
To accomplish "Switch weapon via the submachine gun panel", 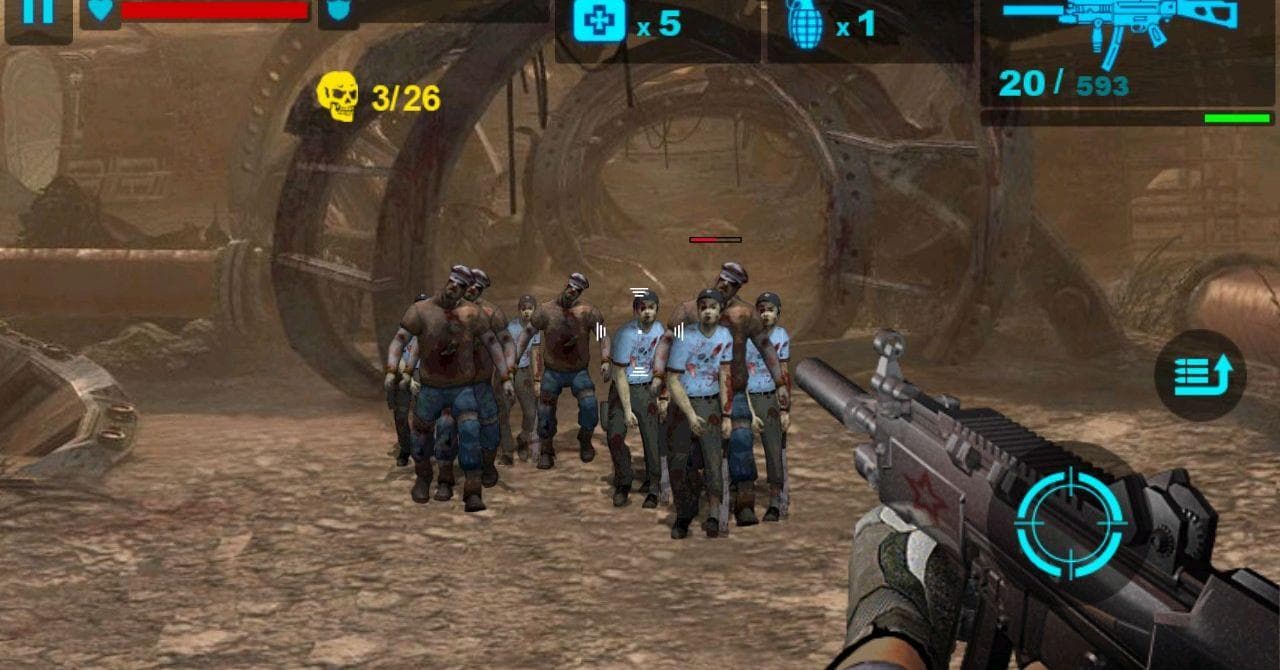I will pyautogui.click(x=1127, y=50).
